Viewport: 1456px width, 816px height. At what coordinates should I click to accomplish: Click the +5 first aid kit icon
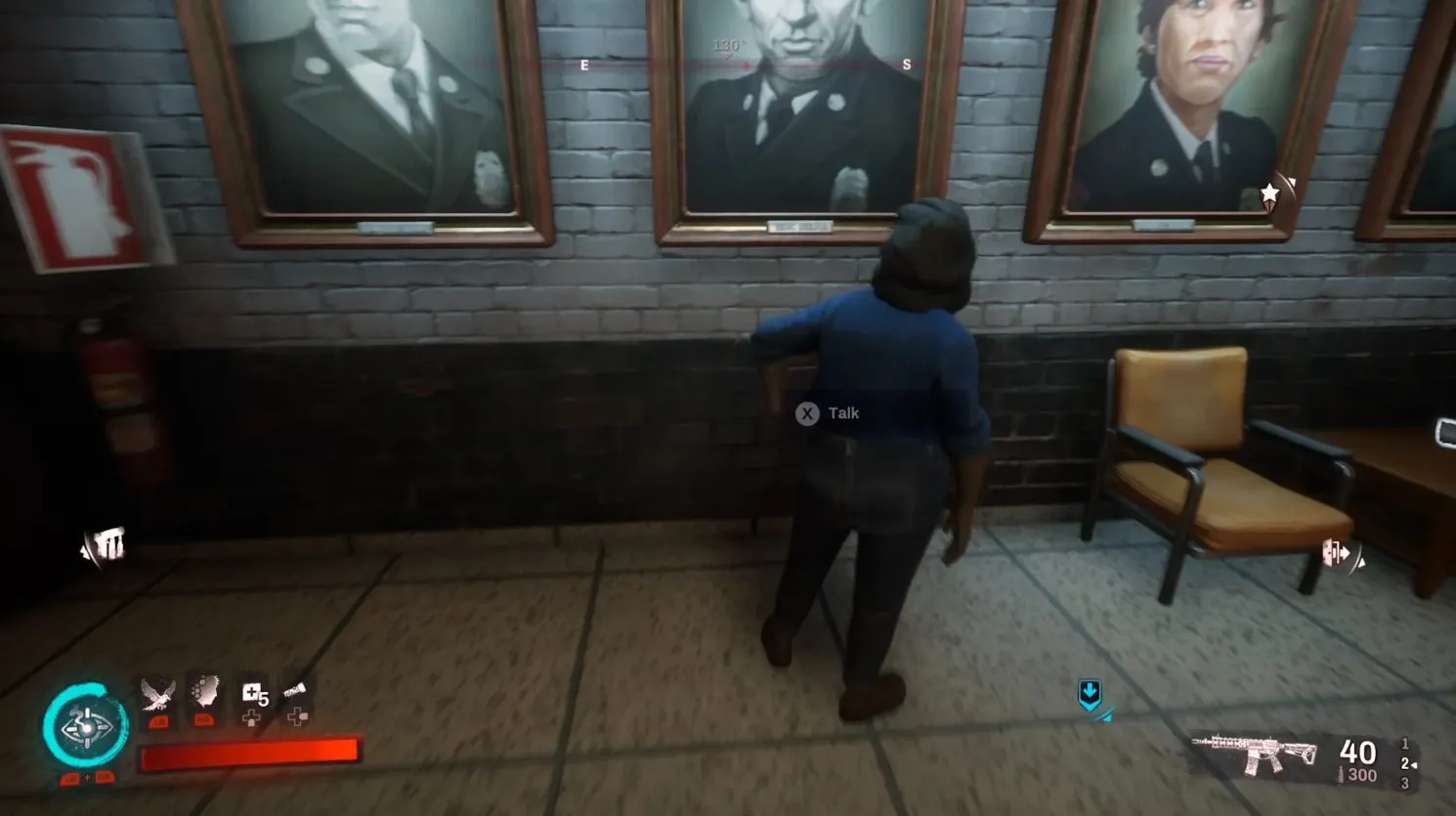coord(255,694)
